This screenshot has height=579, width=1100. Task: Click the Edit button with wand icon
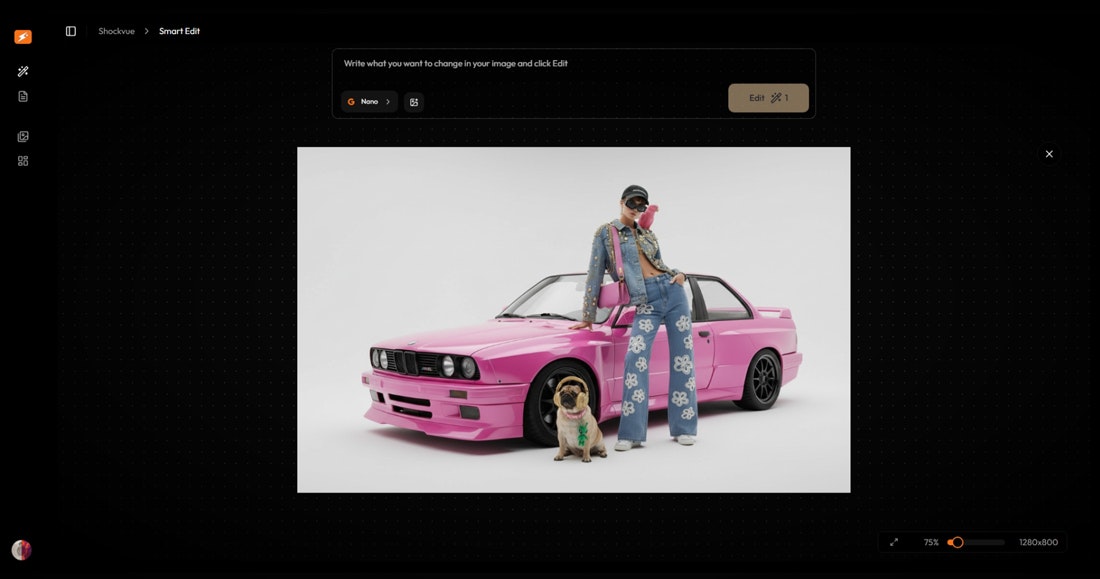point(768,98)
